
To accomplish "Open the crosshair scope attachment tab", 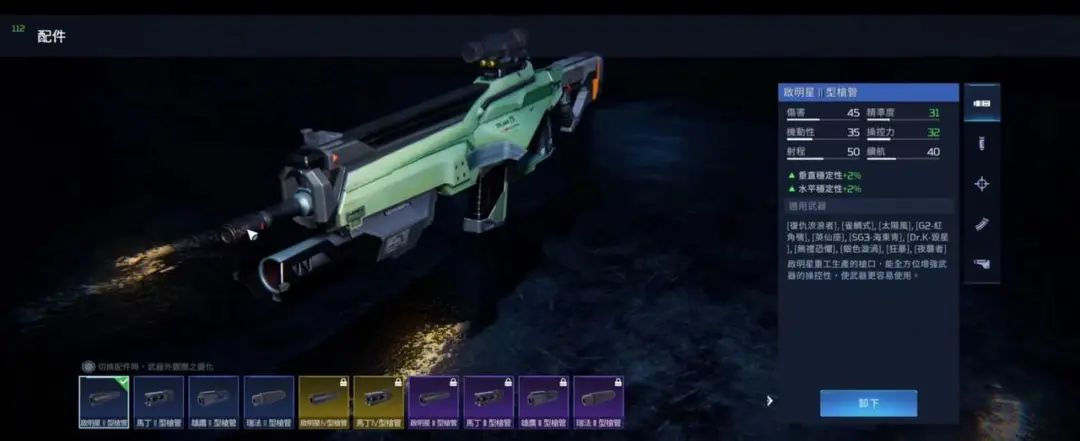I will click(982, 184).
